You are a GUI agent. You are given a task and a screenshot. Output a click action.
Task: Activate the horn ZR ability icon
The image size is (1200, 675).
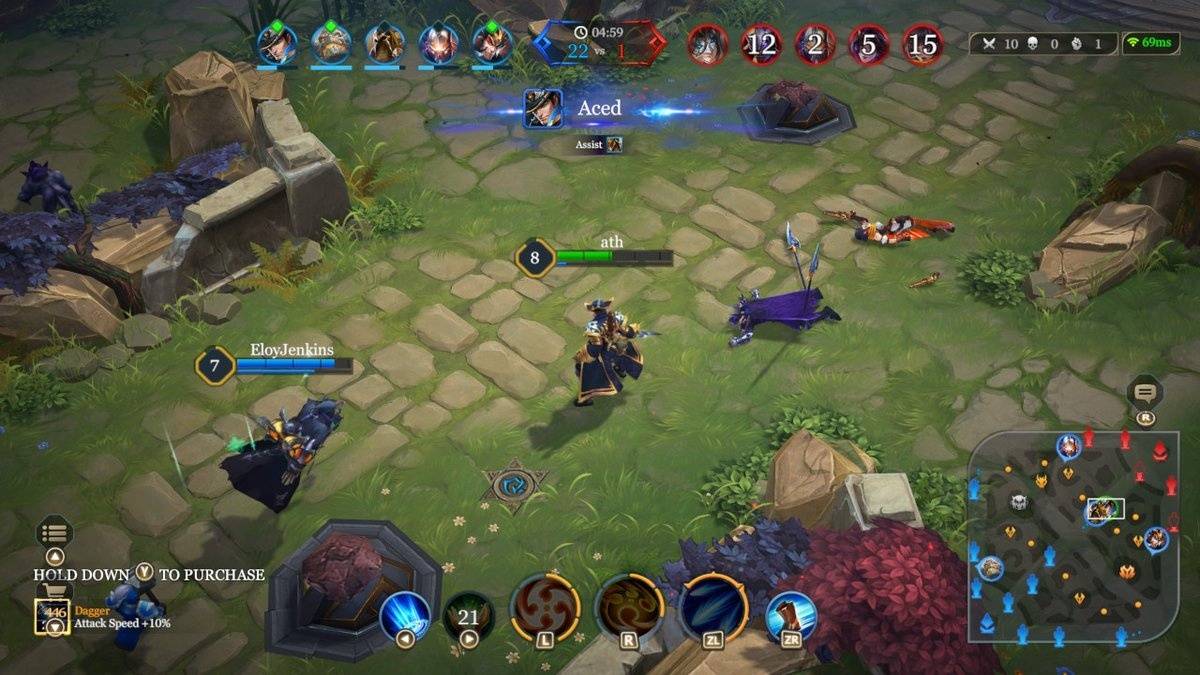pyautogui.click(x=791, y=616)
